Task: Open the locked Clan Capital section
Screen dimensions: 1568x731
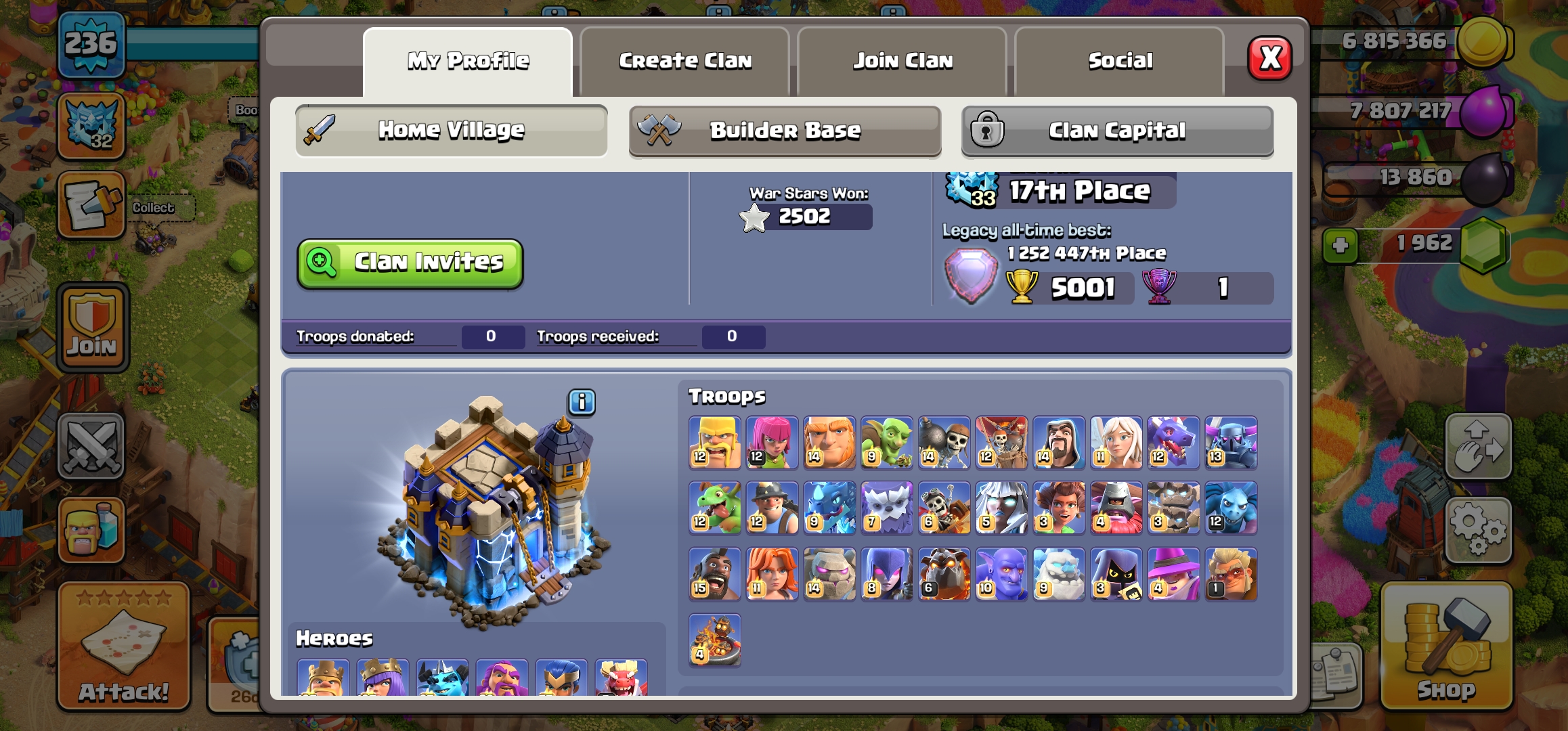Action: point(1117,130)
